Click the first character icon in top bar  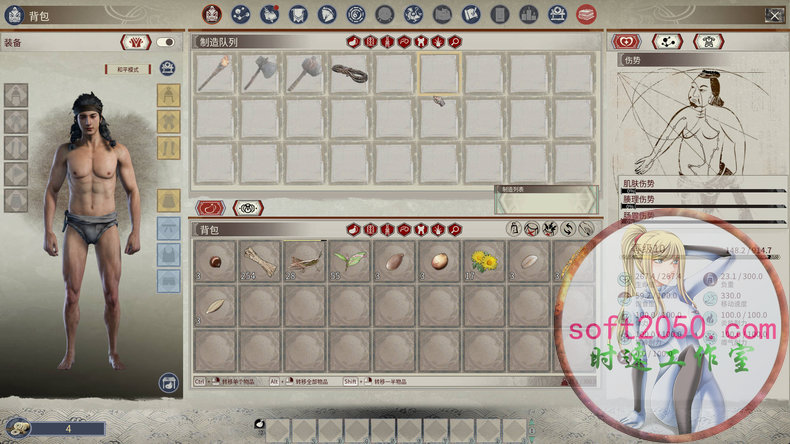[213, 14]
